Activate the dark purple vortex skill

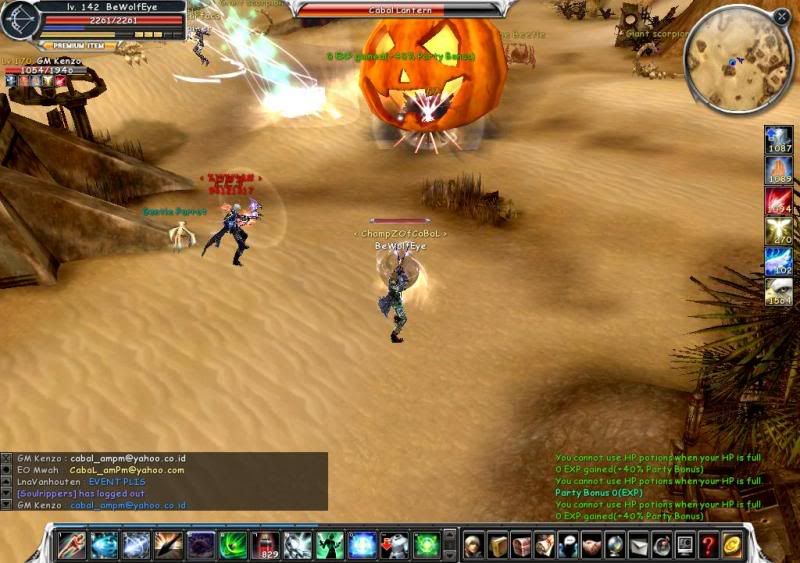201,545
